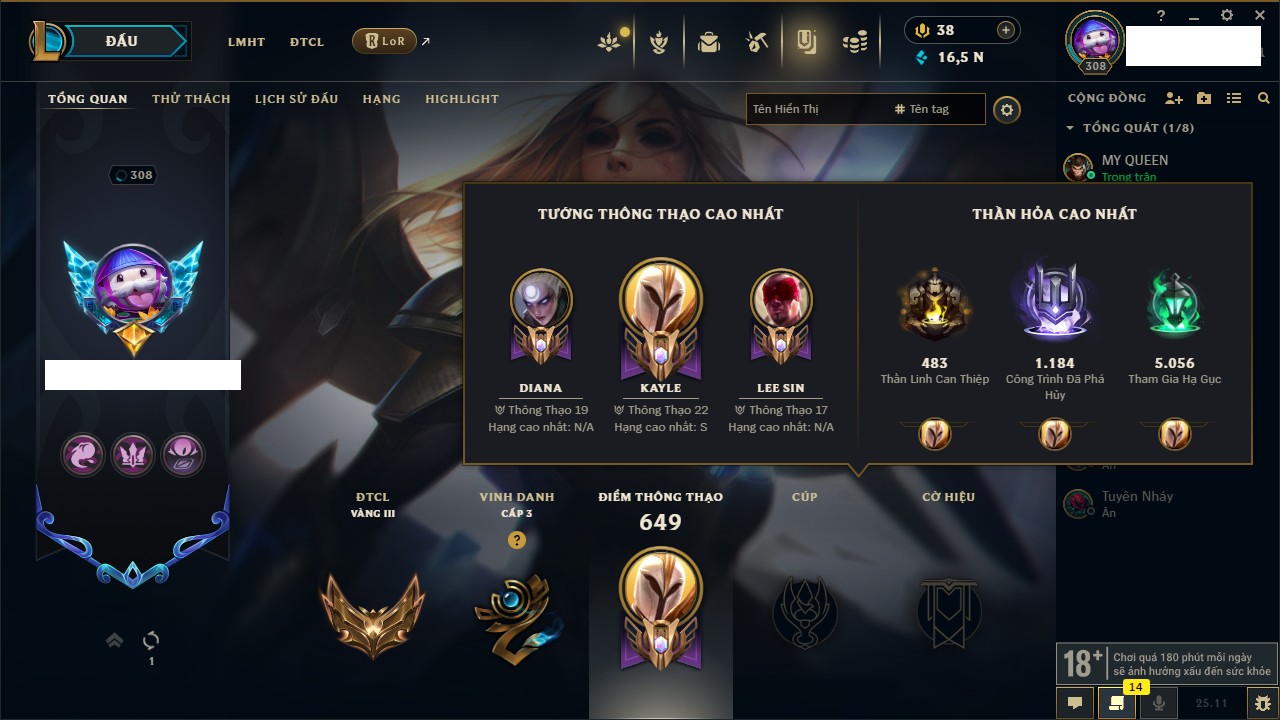The width and height of the screenshot is (1280, 720).
Task: Click the Vinh Danh question mark help
Action: coord(516,540)
